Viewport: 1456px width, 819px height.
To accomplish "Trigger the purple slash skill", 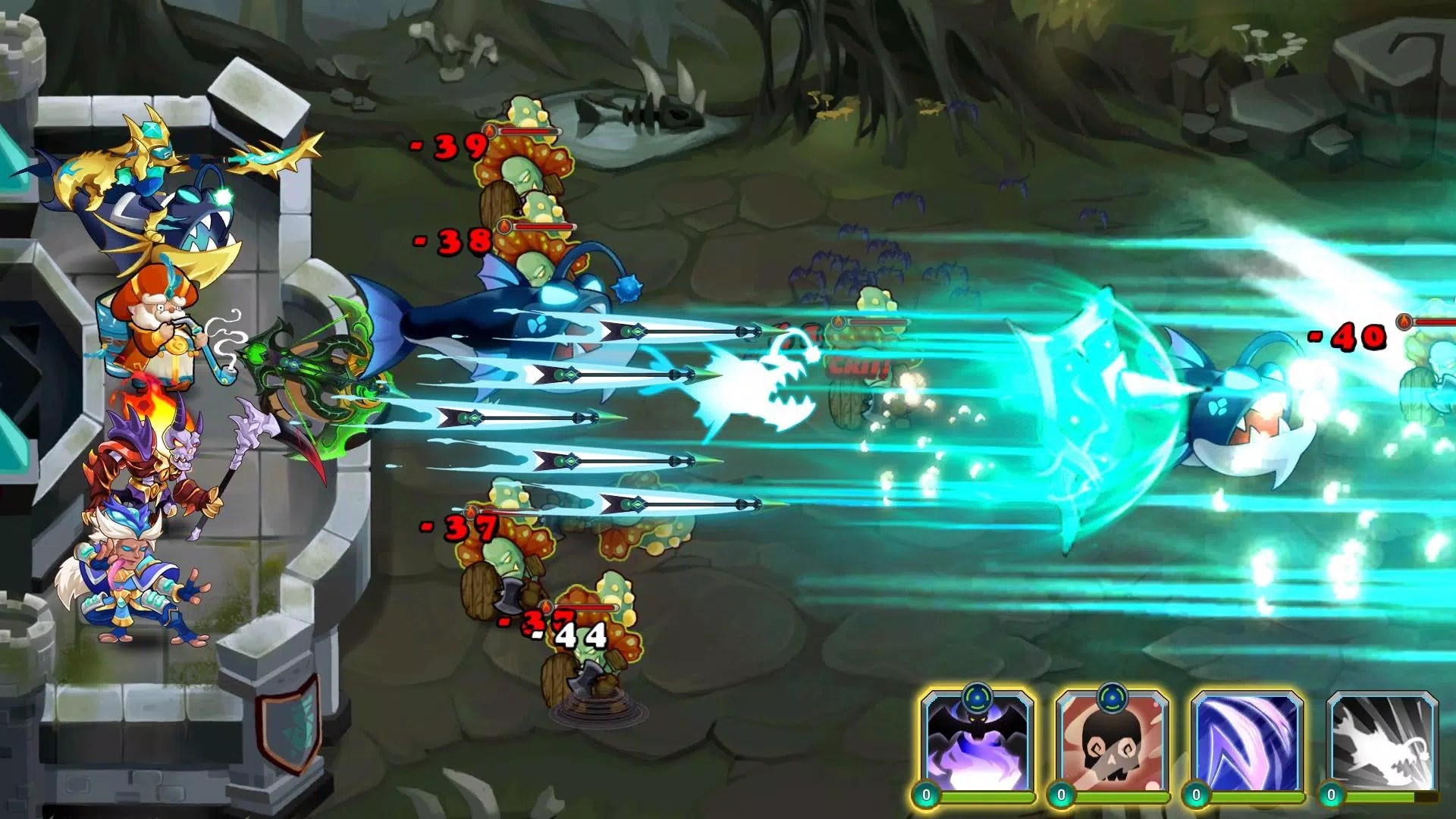I will click(x=1247, y=743).
